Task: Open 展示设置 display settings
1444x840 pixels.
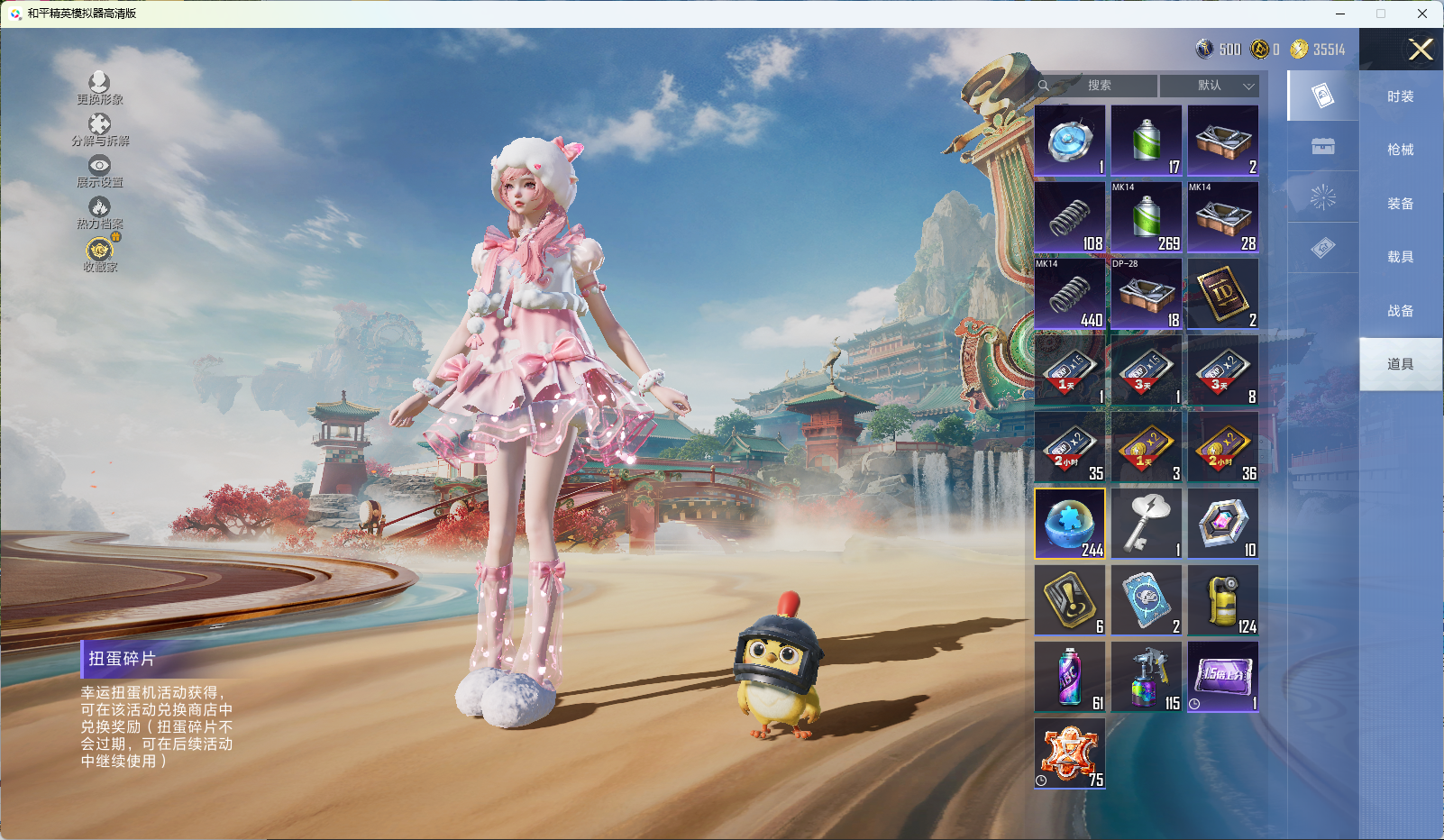Action: 99,171
